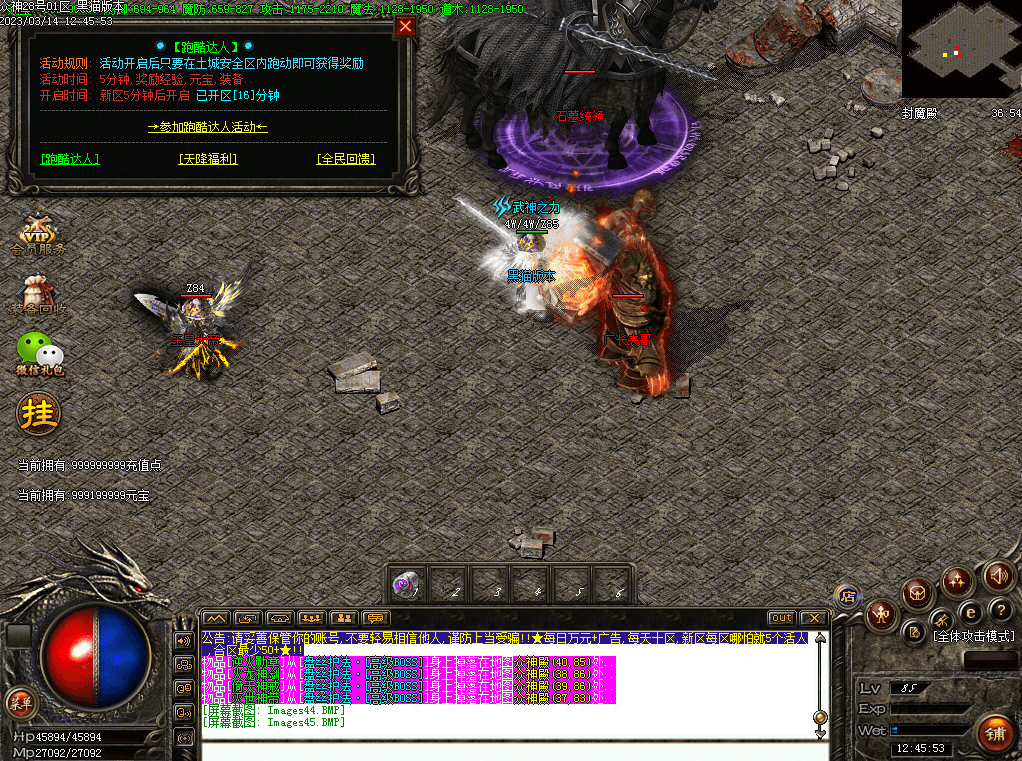Open help with the question mark button
1022x761 pixels.
coord(1001,610)
